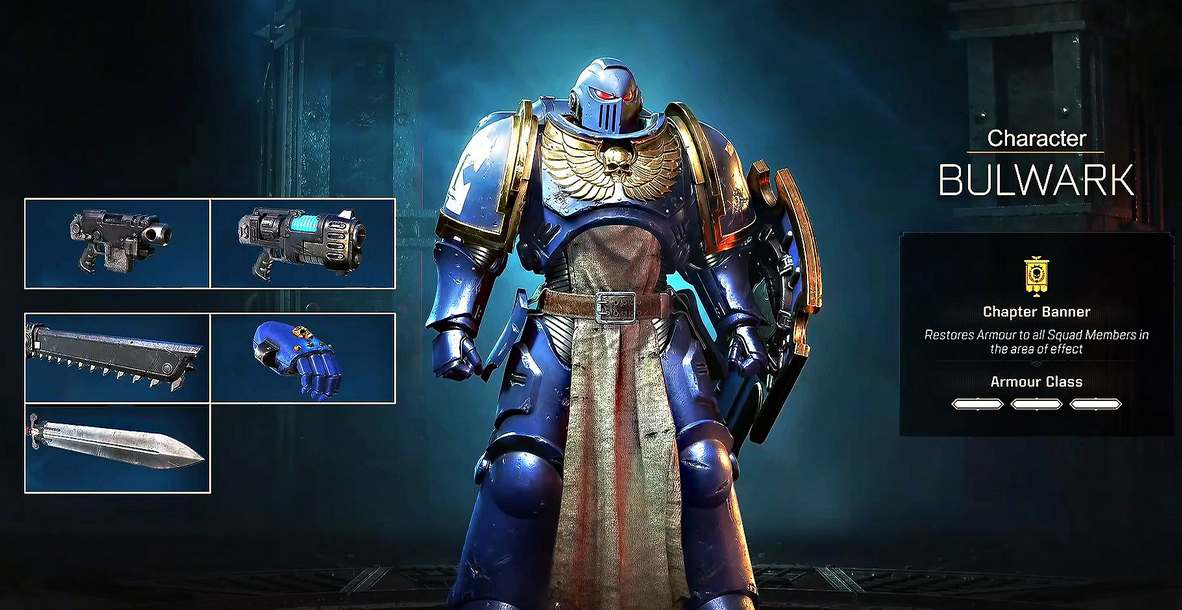
Task: Pick the chainsword melee weapon slot
Action: (117, 358)
